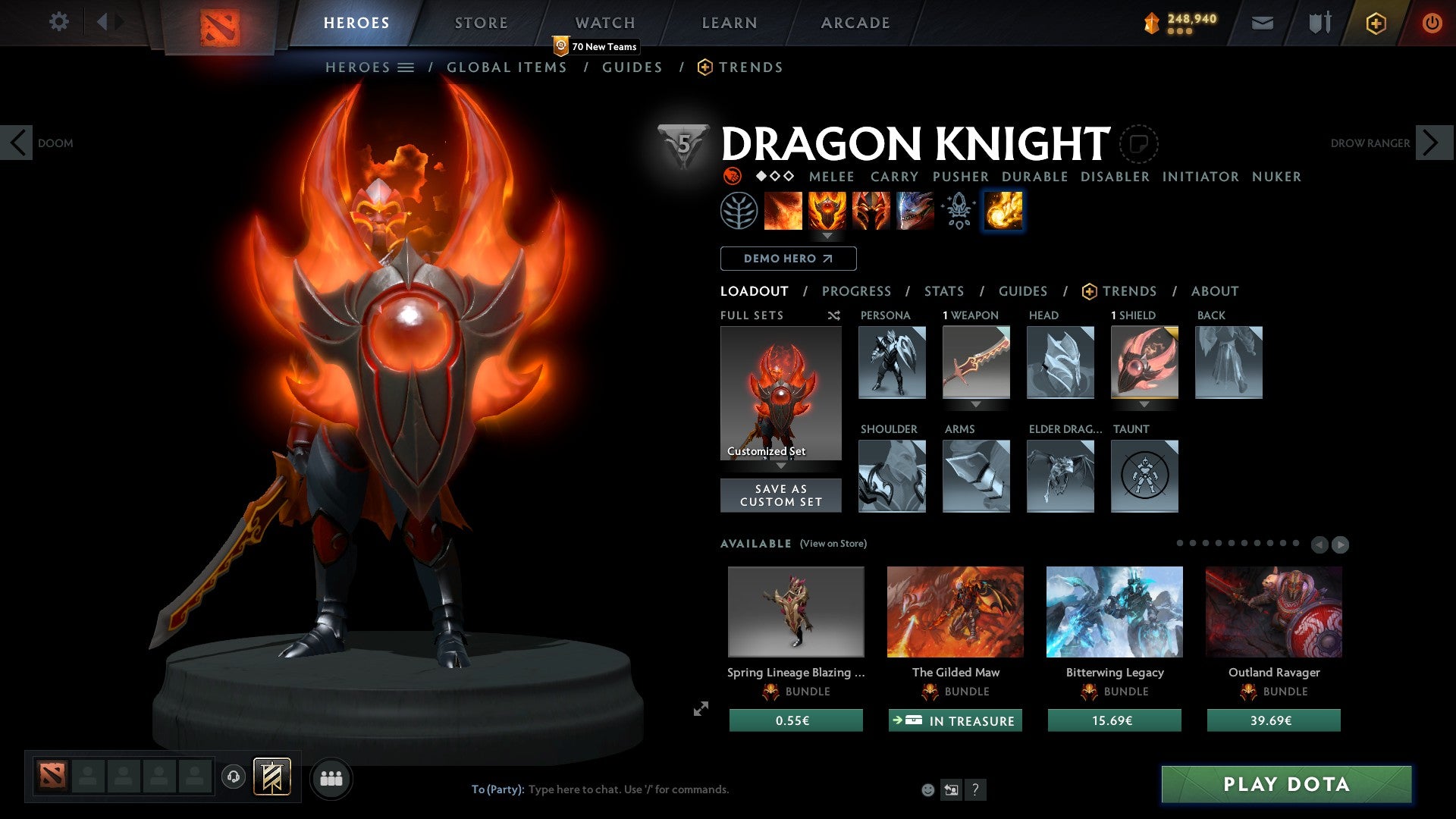The image size is (1456, 819).
Task: Click Save As Custom Set
Action: 780,494
